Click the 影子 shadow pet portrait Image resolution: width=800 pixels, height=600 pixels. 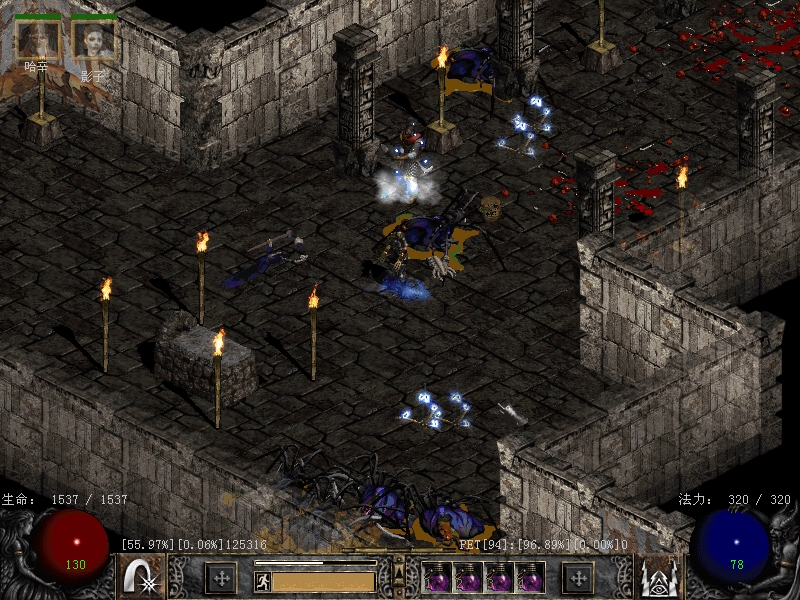tap(94, 40)
